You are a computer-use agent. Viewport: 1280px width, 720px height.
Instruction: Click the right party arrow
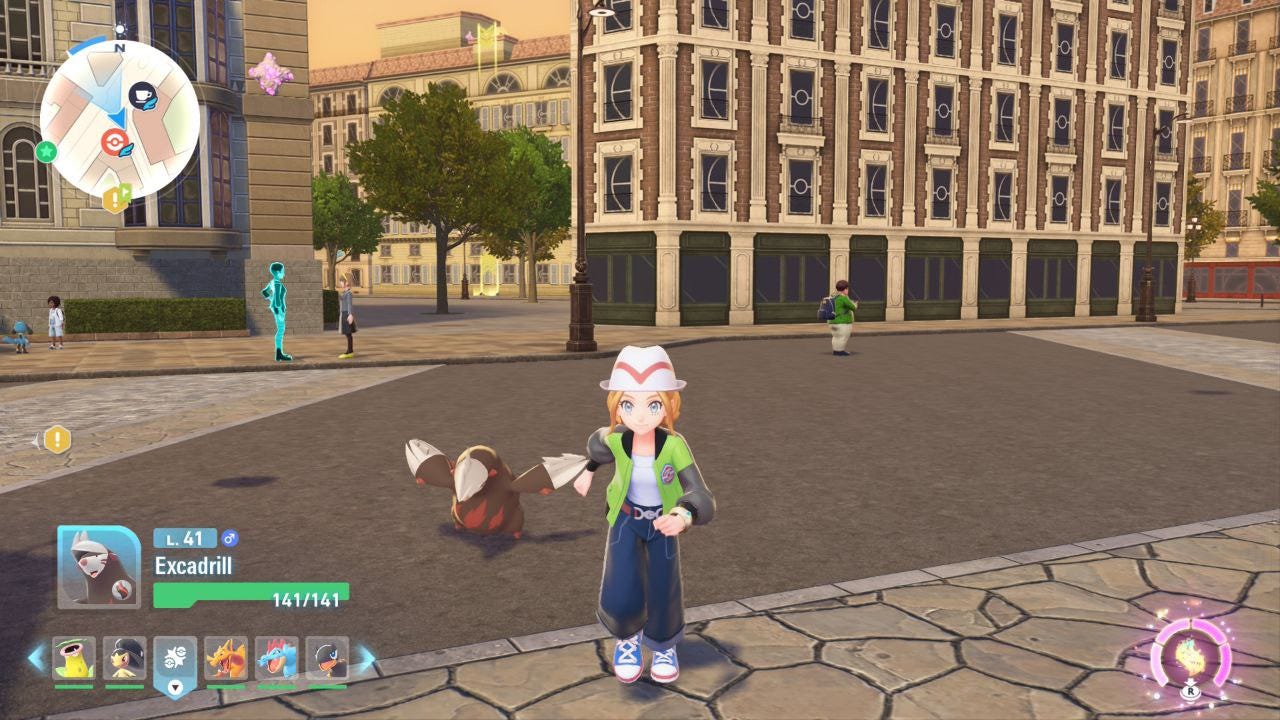tap(366, 658)
